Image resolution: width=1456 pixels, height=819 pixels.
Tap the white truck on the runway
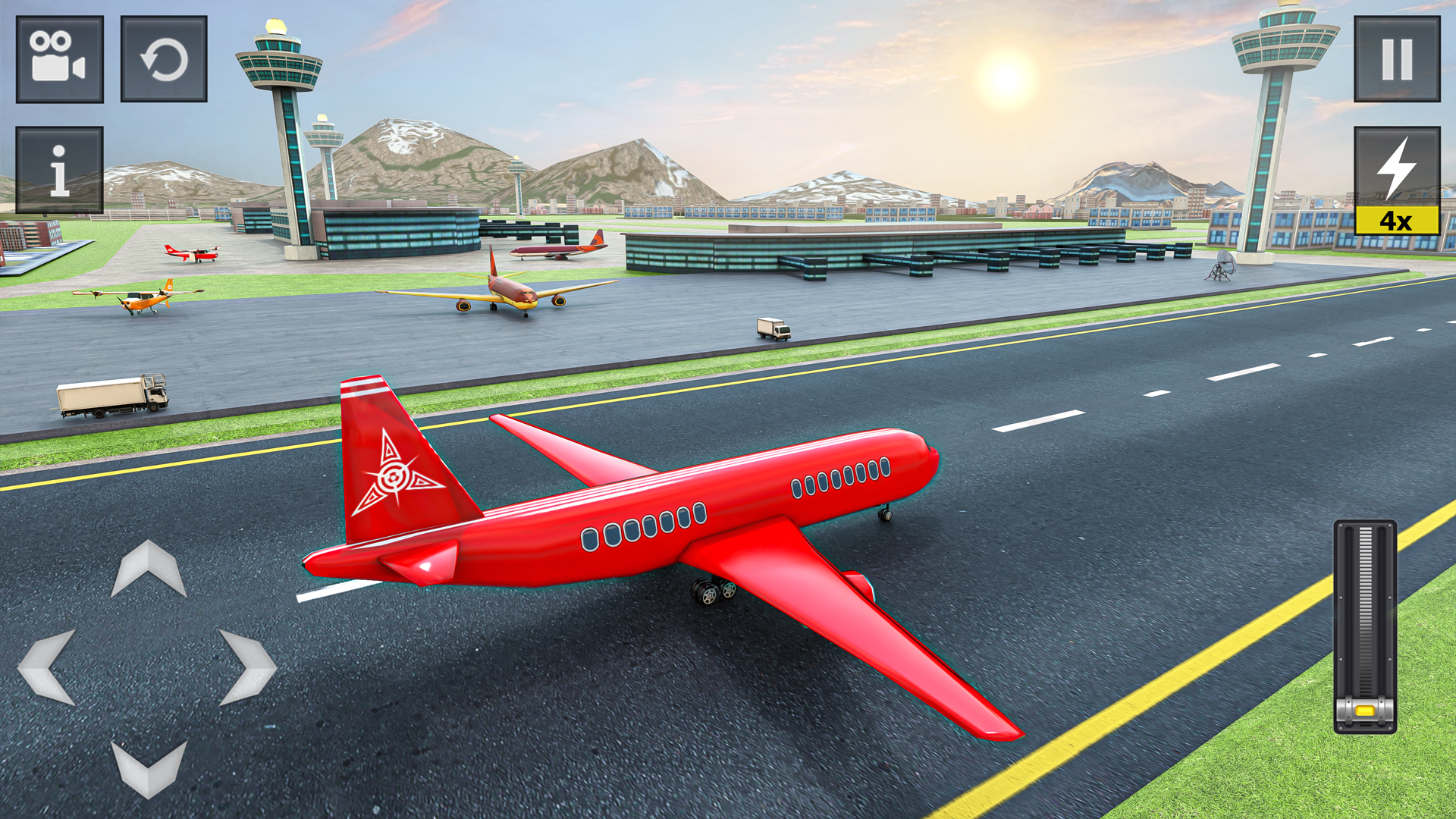[773, 326]
